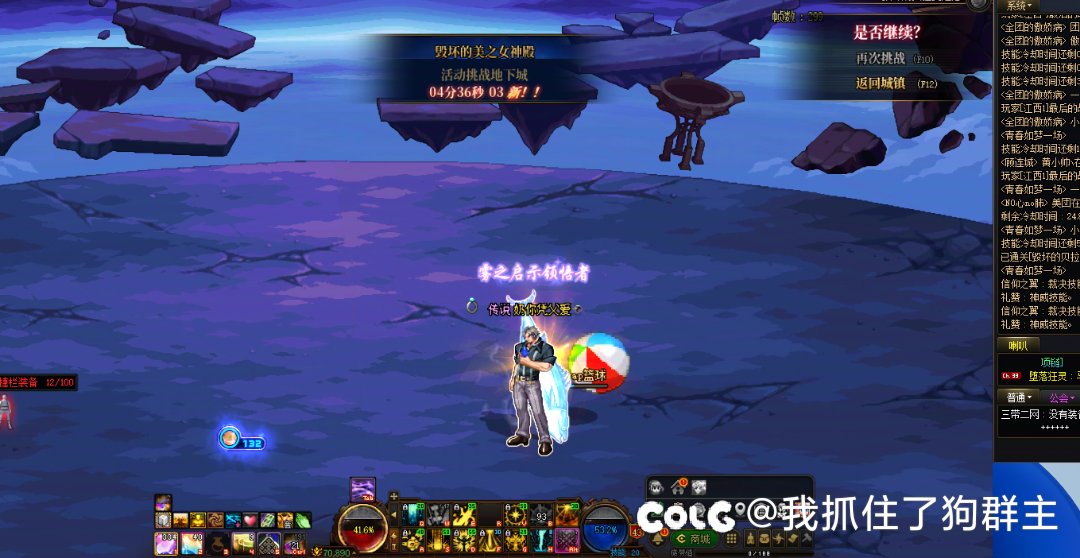This screenshot has width=1080, height=558.
Task: Open the 普通 chat channel tab
Action: [x=1019, y=398]
